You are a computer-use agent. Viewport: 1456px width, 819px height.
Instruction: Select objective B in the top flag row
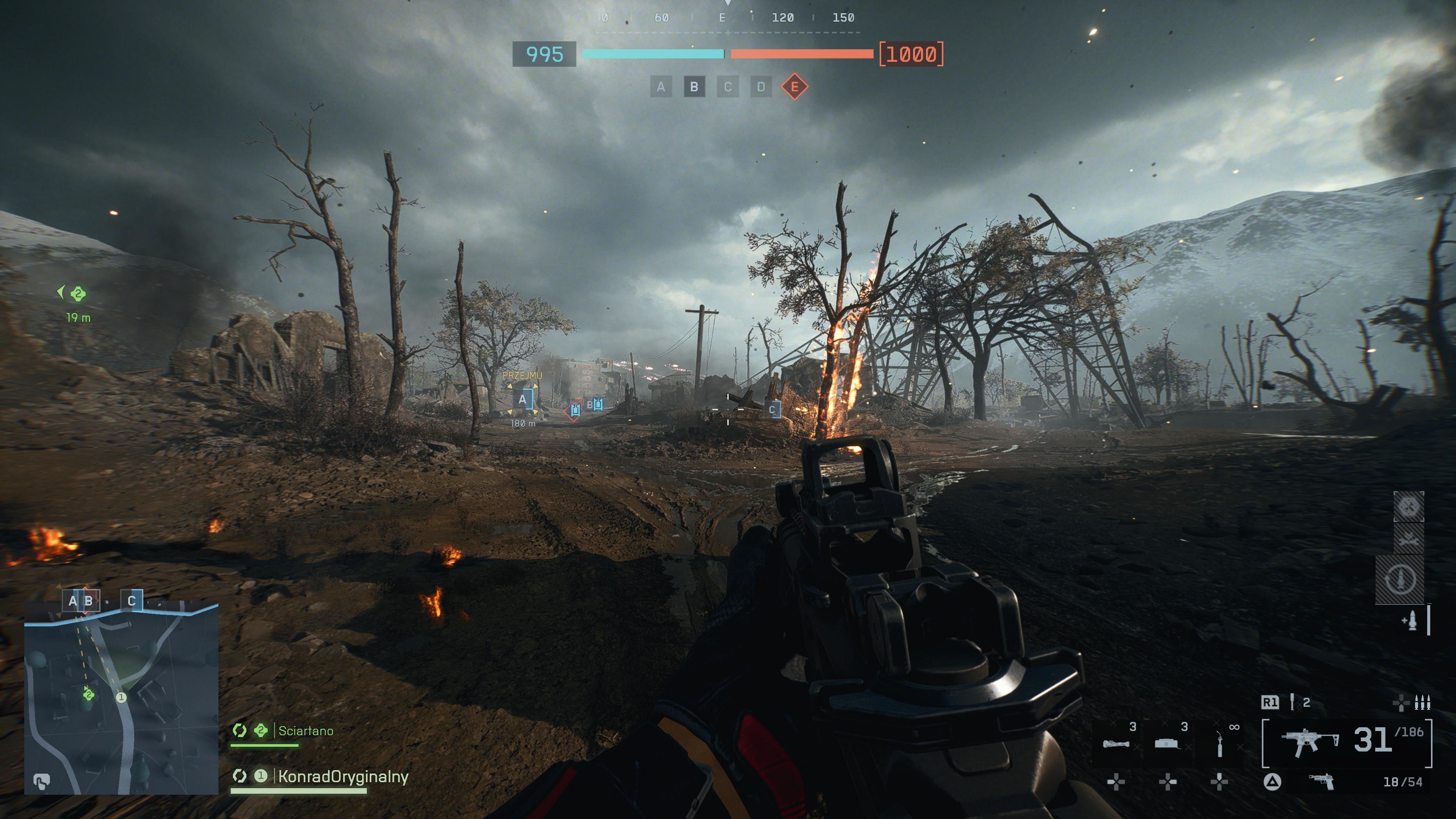pos(694,87)
